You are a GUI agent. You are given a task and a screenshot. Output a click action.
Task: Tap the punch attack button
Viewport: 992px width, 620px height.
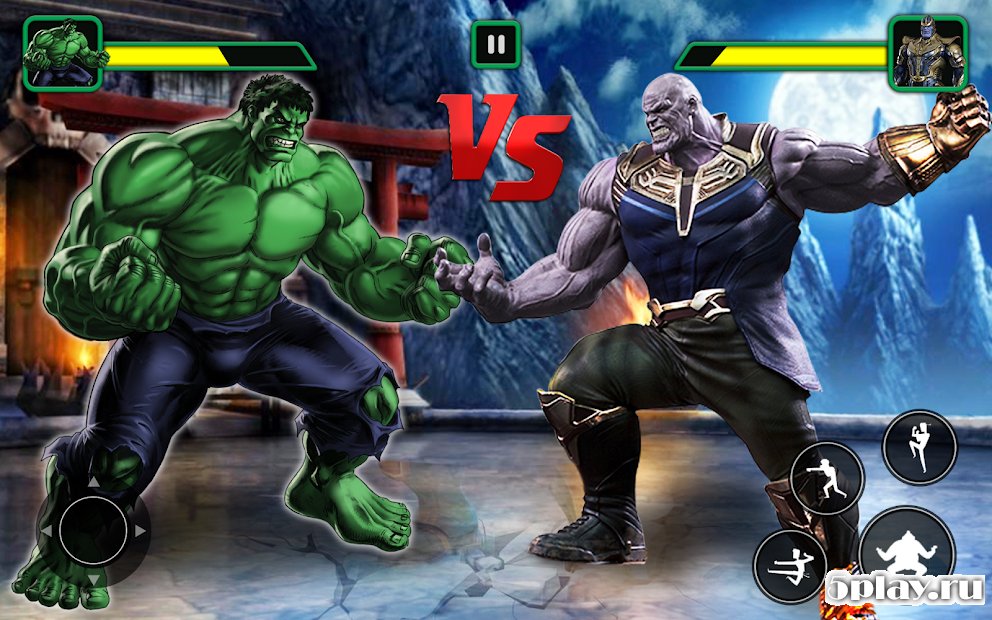(826, 478)
